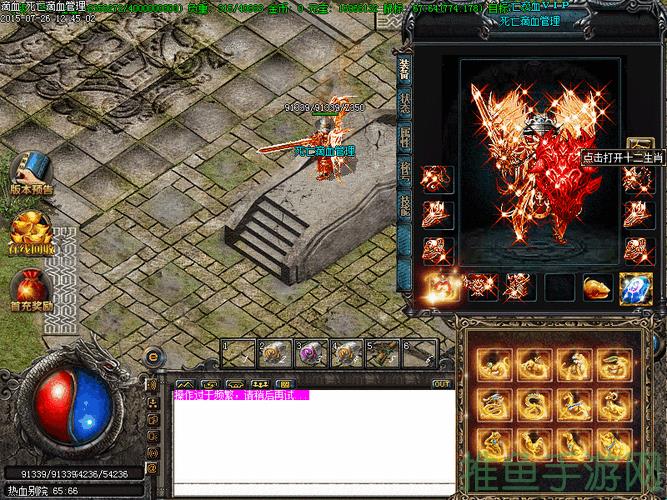Select the bottom-left golden zodiac tile

pos(491,442)
